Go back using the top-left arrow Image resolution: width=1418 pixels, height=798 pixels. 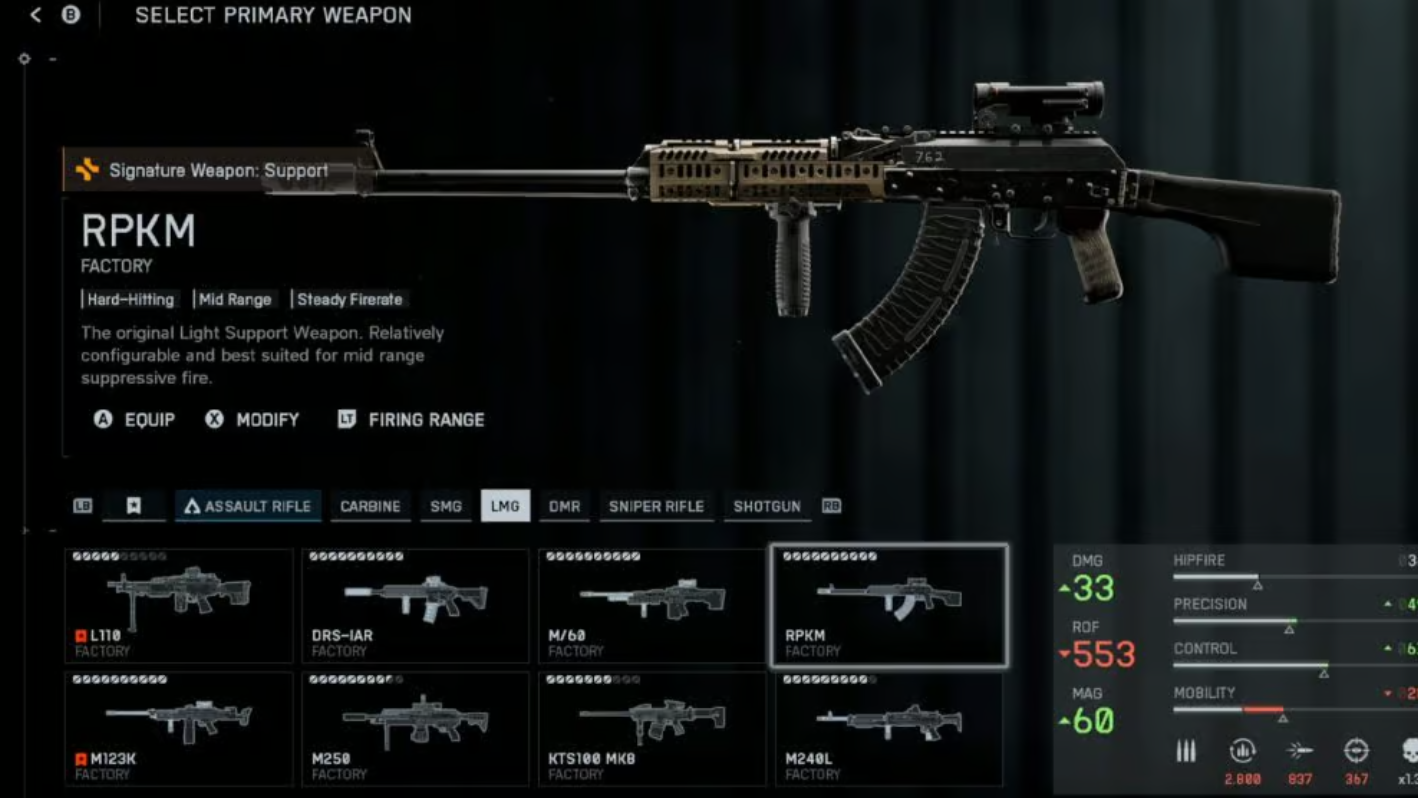pos(36,16)
